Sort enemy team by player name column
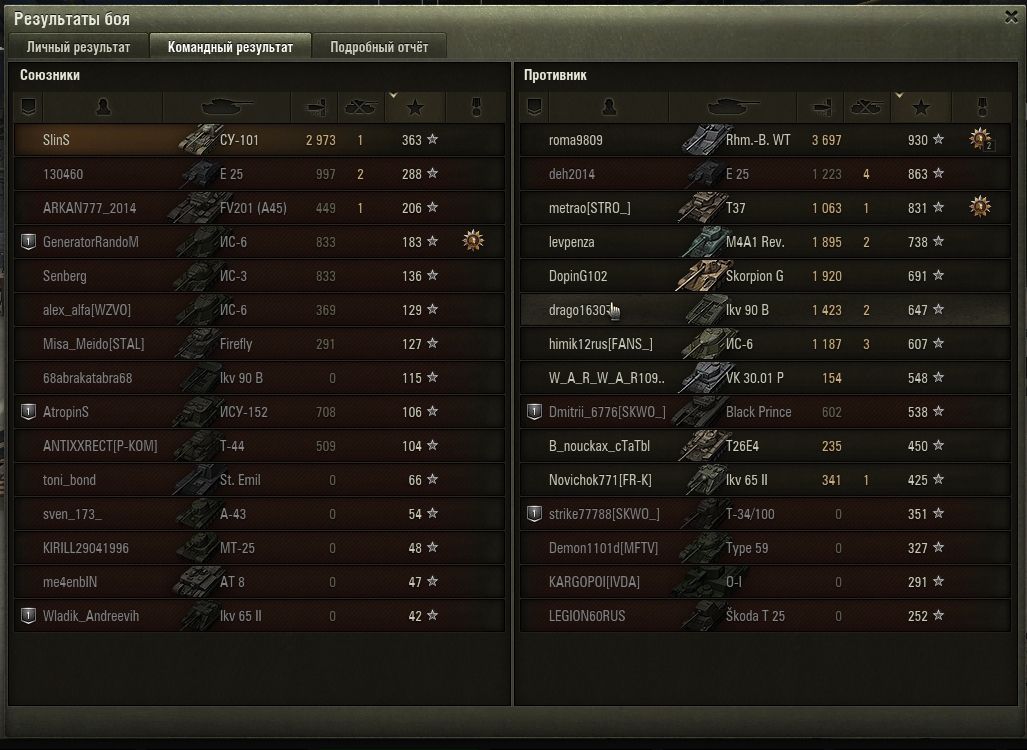The width and height of the screenshot is (1027, 750). [608, 107]
